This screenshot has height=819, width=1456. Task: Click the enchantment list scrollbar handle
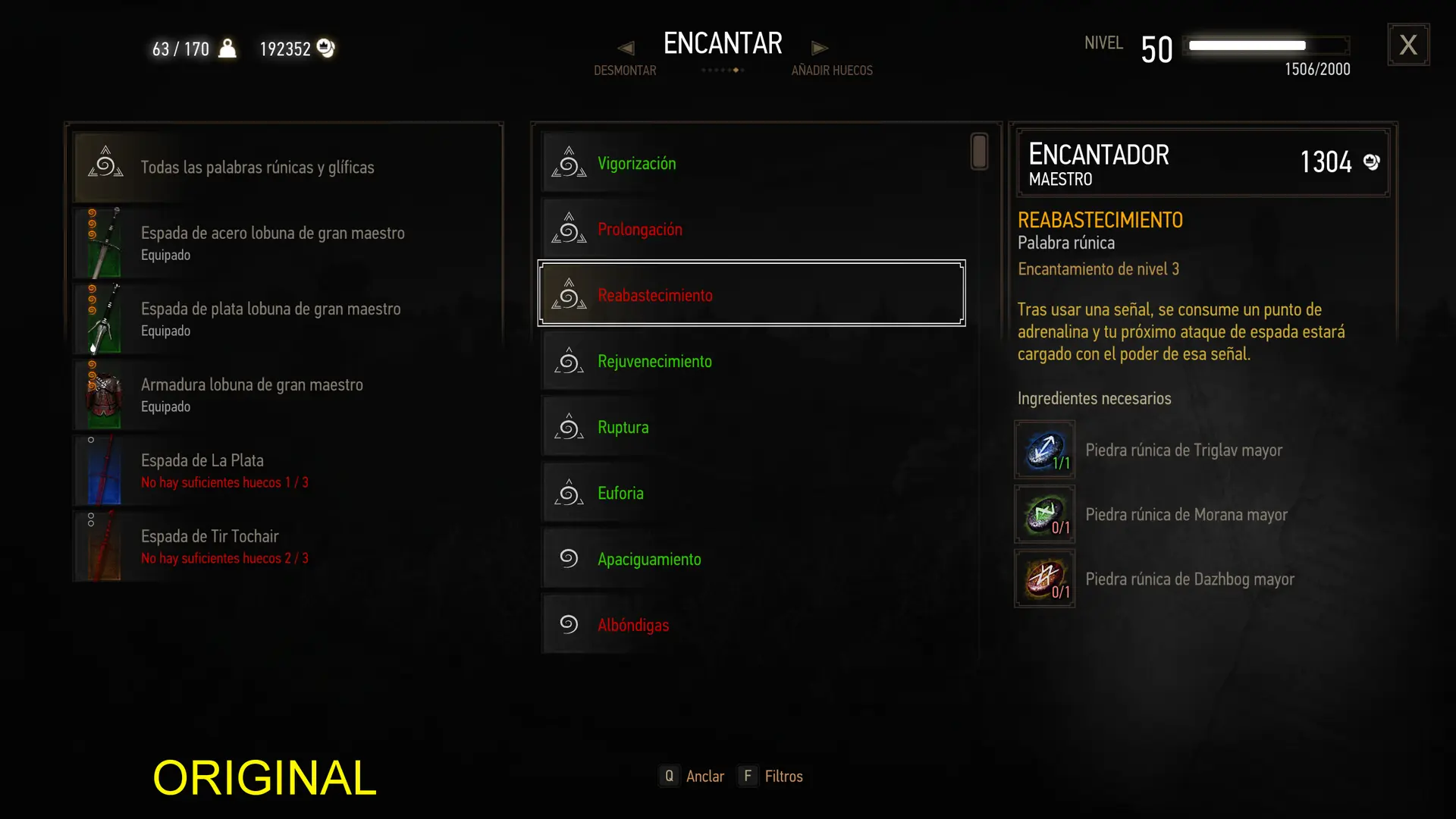(979, 152)
